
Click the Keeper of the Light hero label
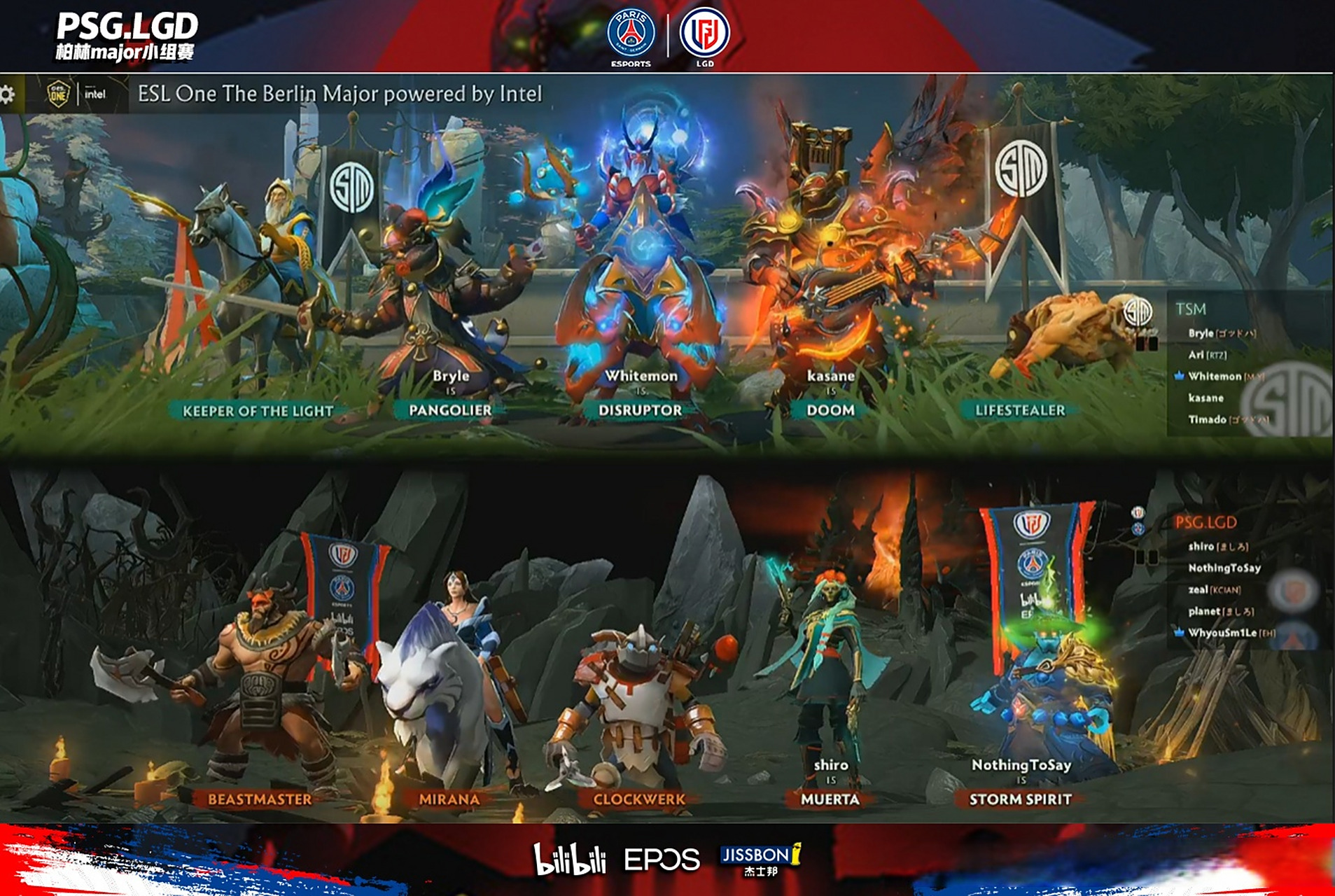pyautogui.click(x=258, y=411)
